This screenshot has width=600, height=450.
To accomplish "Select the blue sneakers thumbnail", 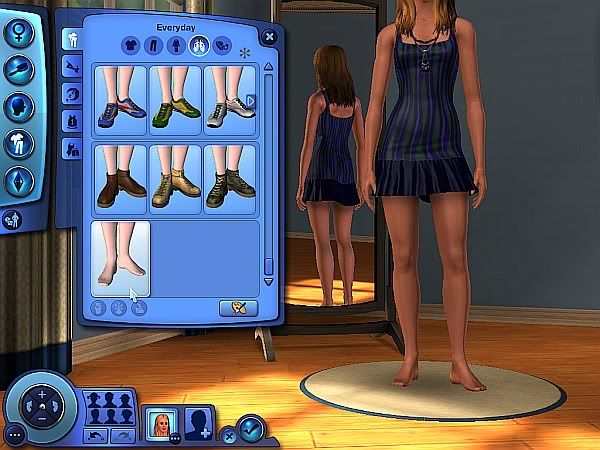I will [121, 99].
